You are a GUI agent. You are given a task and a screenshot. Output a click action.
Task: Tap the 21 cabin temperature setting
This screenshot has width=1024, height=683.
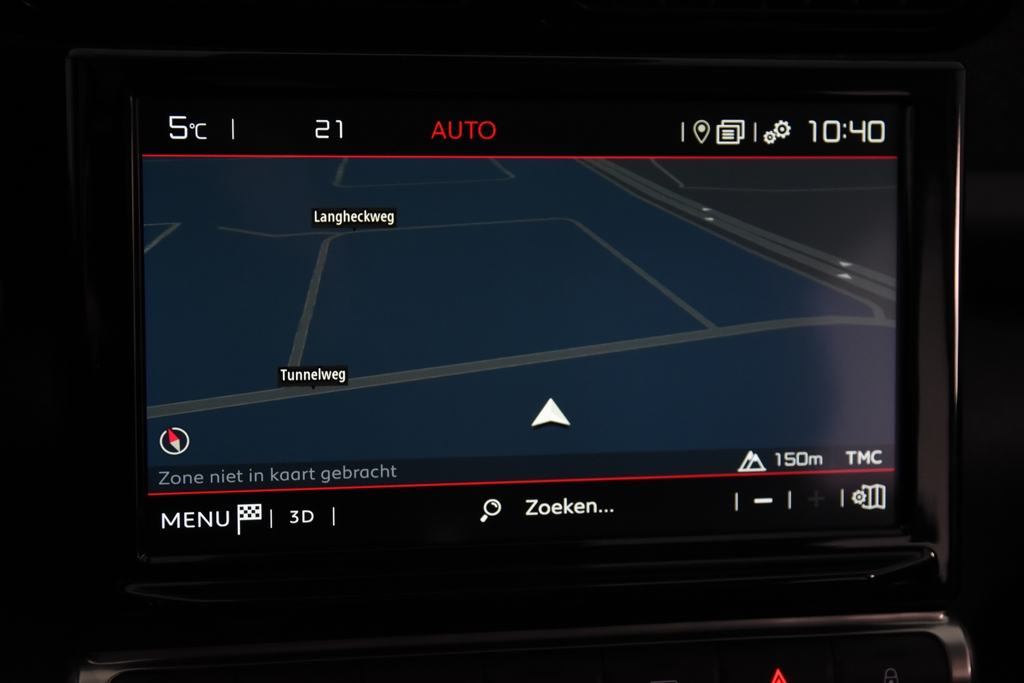329,129
